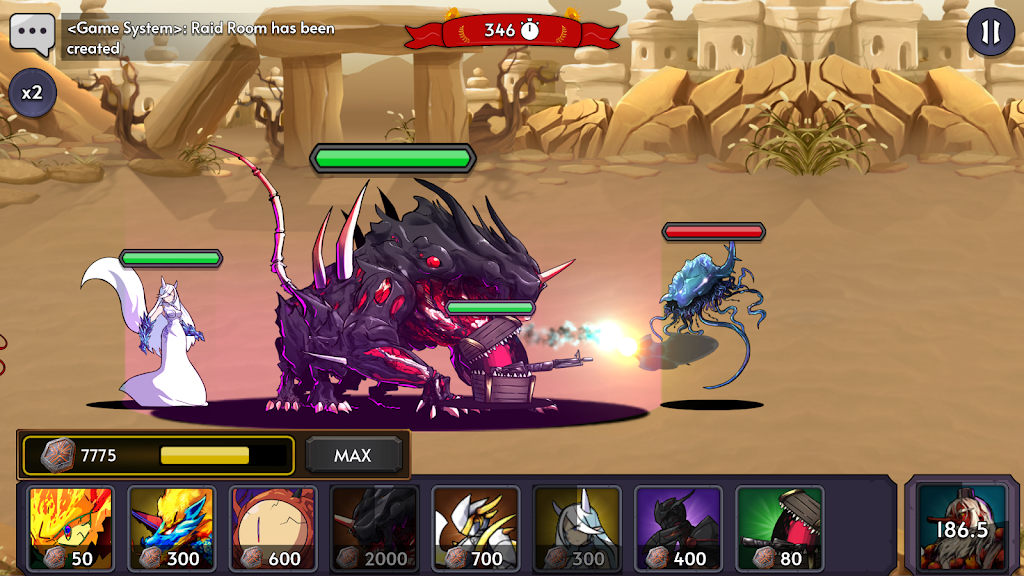Toggle the x2 speed button
The image size is (1024, 576).
tap(32, 93)
